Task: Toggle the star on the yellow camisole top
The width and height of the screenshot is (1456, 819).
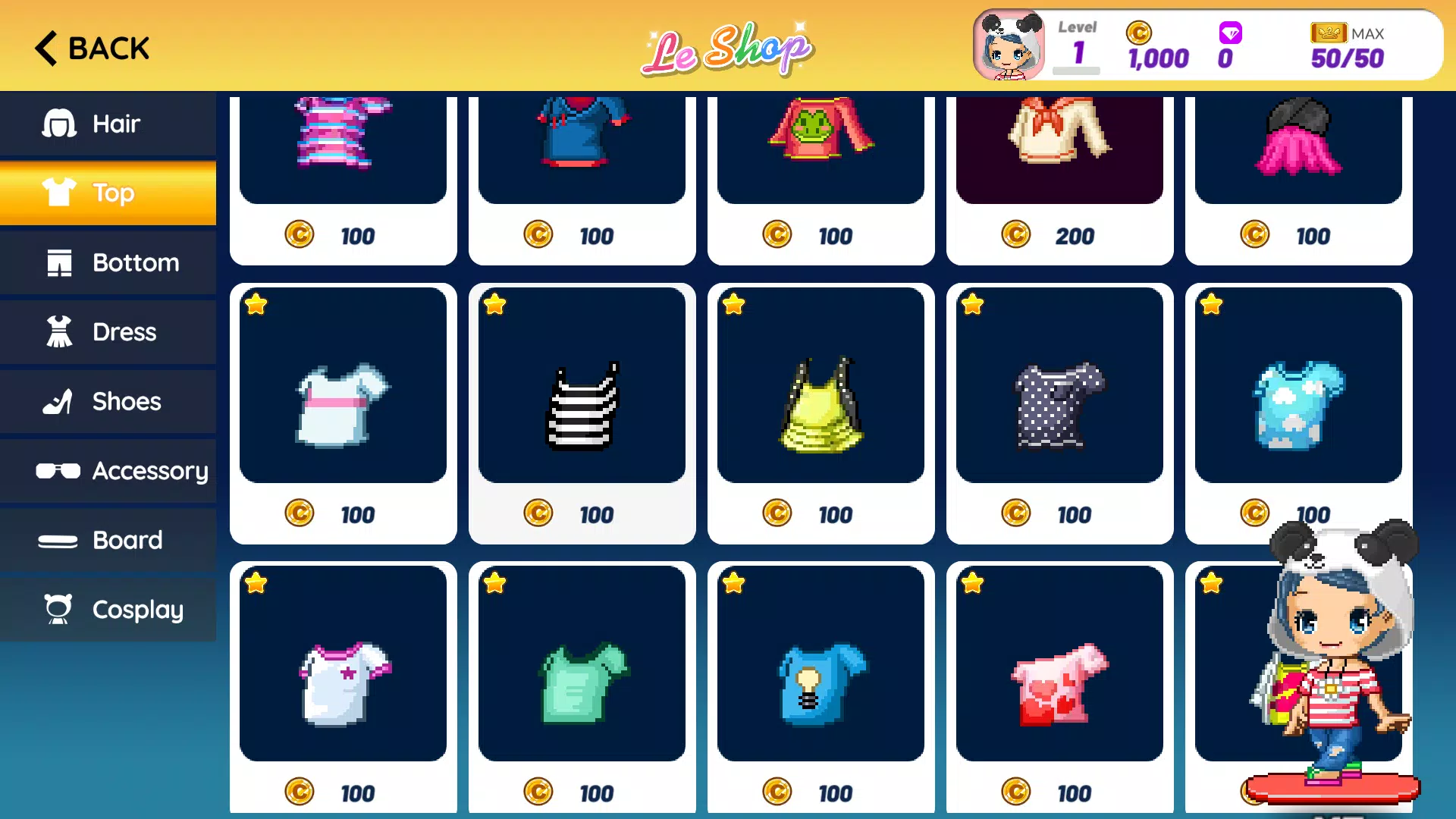Action: coord(733,304)
